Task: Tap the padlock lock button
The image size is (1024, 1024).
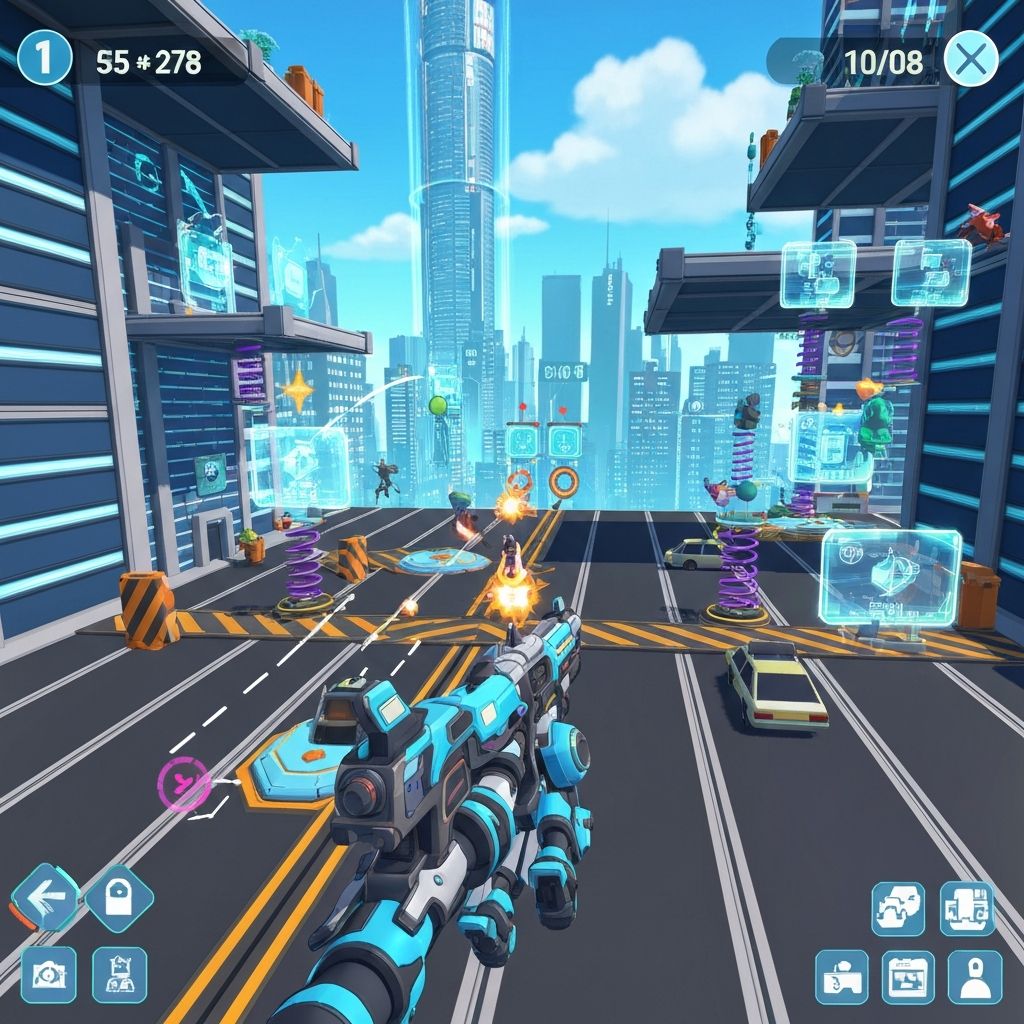Action: (119, 897)
